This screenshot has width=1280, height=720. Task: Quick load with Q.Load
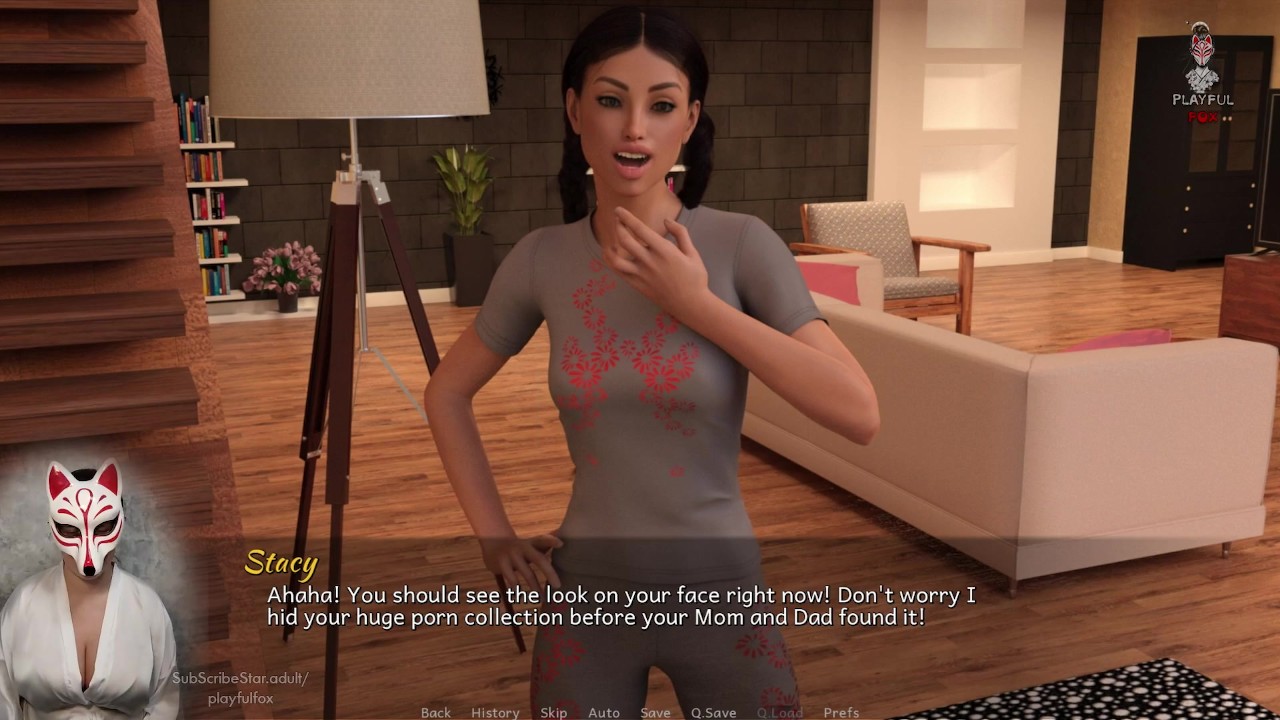(779, 712)
